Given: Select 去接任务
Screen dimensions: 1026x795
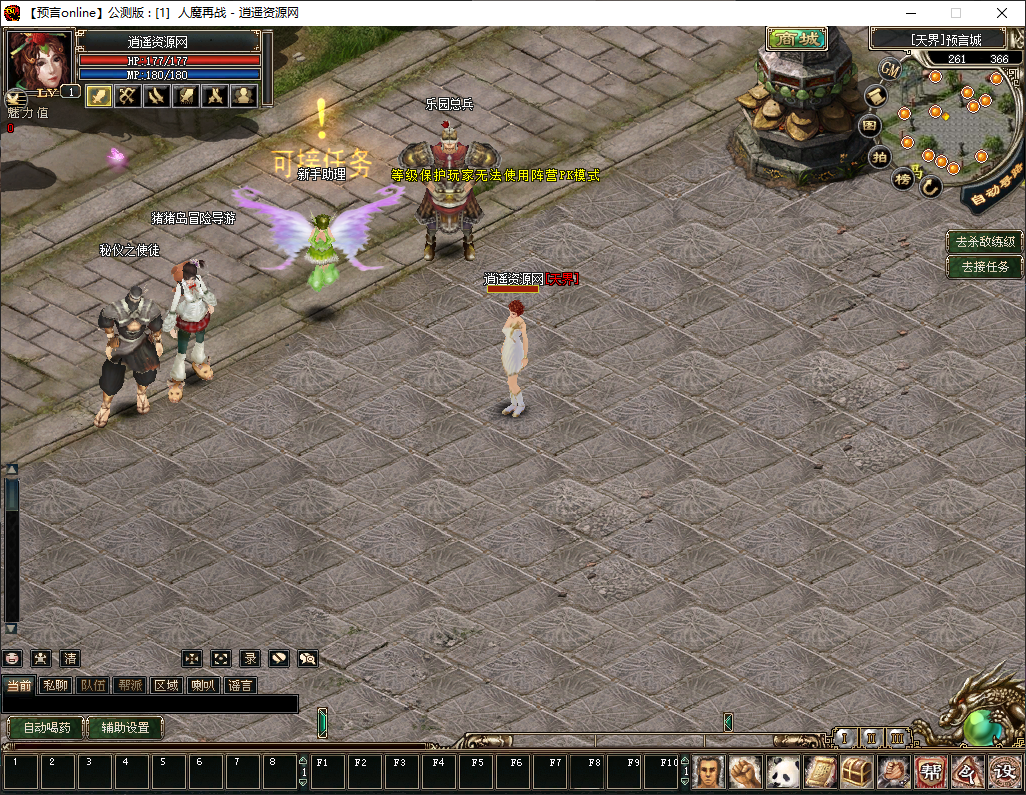Looking at the screenshot, I should (x=985, y=267).
